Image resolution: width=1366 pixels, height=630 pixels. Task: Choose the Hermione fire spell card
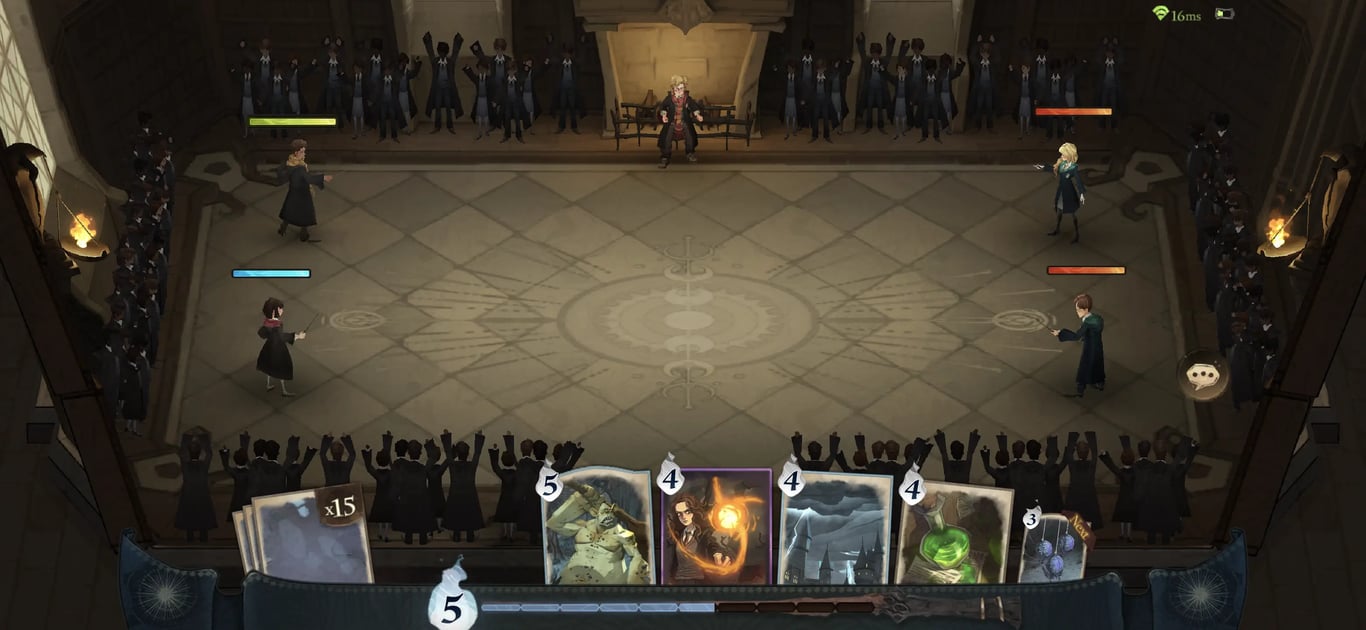click(716, 528)
